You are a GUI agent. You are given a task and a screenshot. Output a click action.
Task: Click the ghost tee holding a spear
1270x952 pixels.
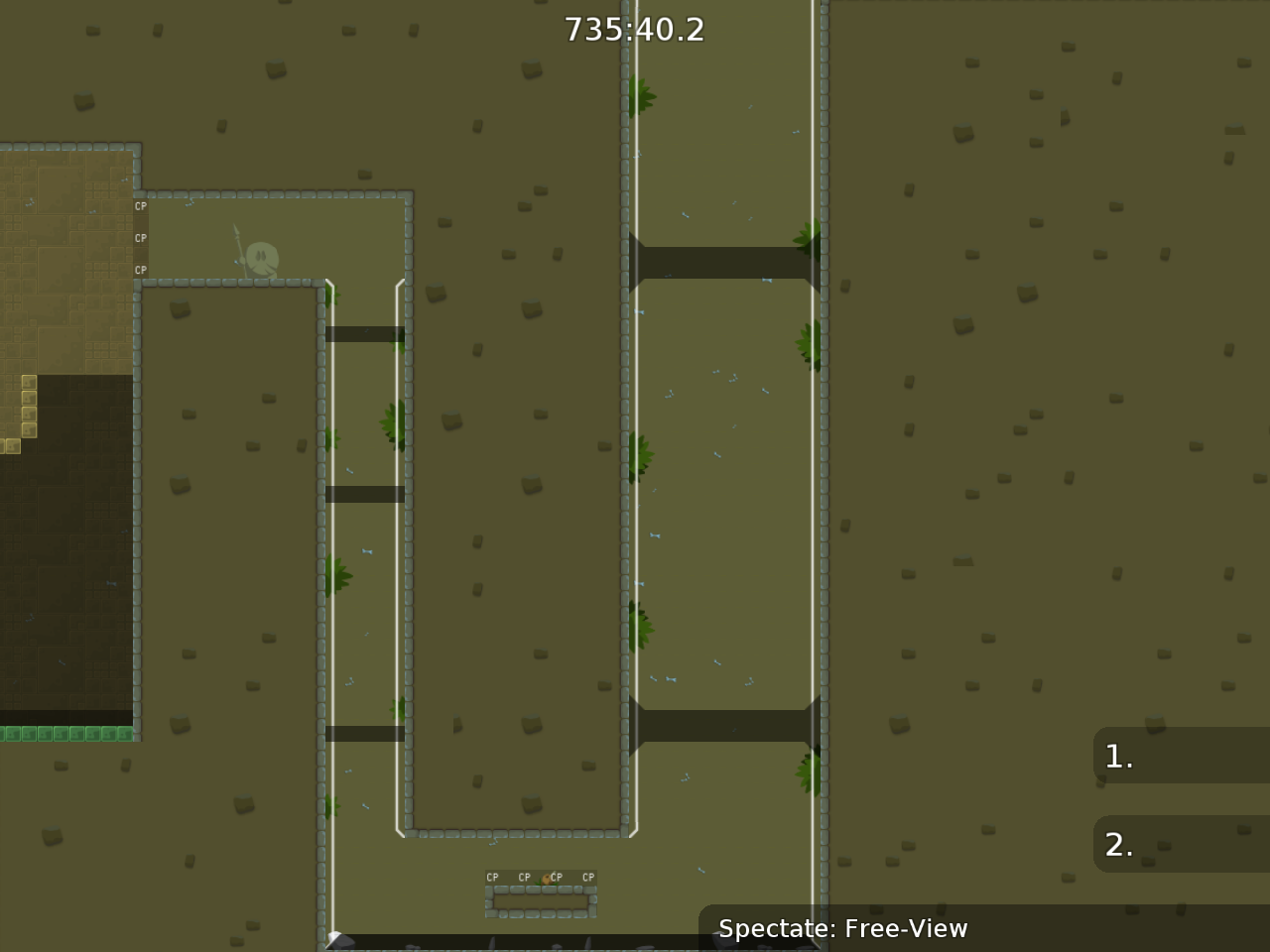tap(260, 258)
